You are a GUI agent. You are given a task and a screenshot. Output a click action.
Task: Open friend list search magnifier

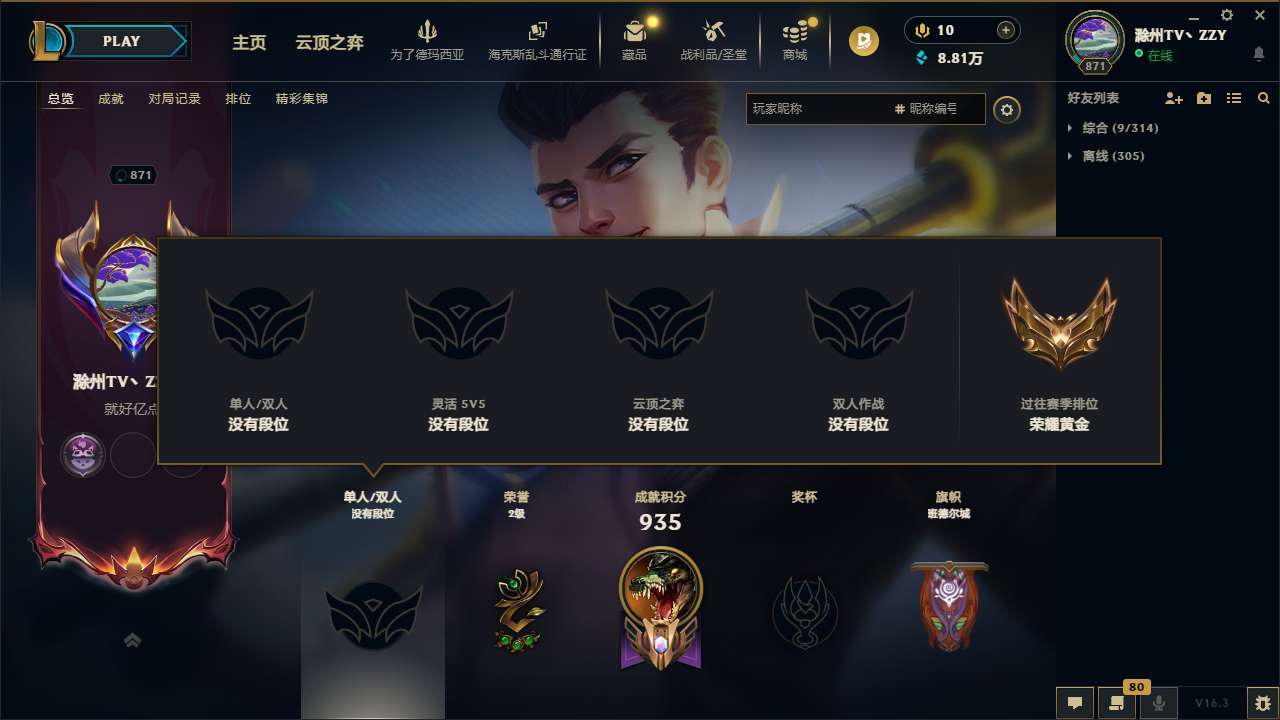[1263, 98]
